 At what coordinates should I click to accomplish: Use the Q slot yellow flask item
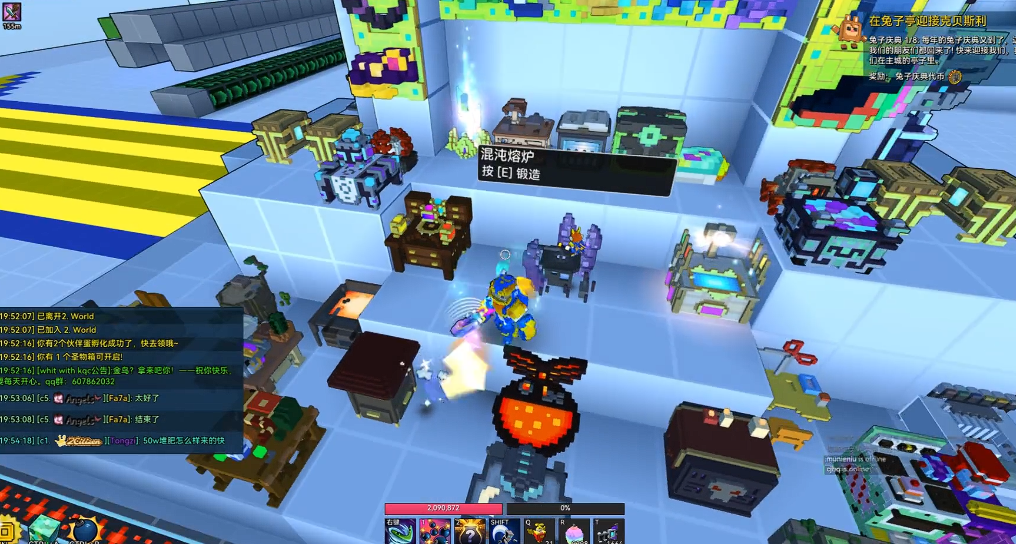click(x=540, y=532)
